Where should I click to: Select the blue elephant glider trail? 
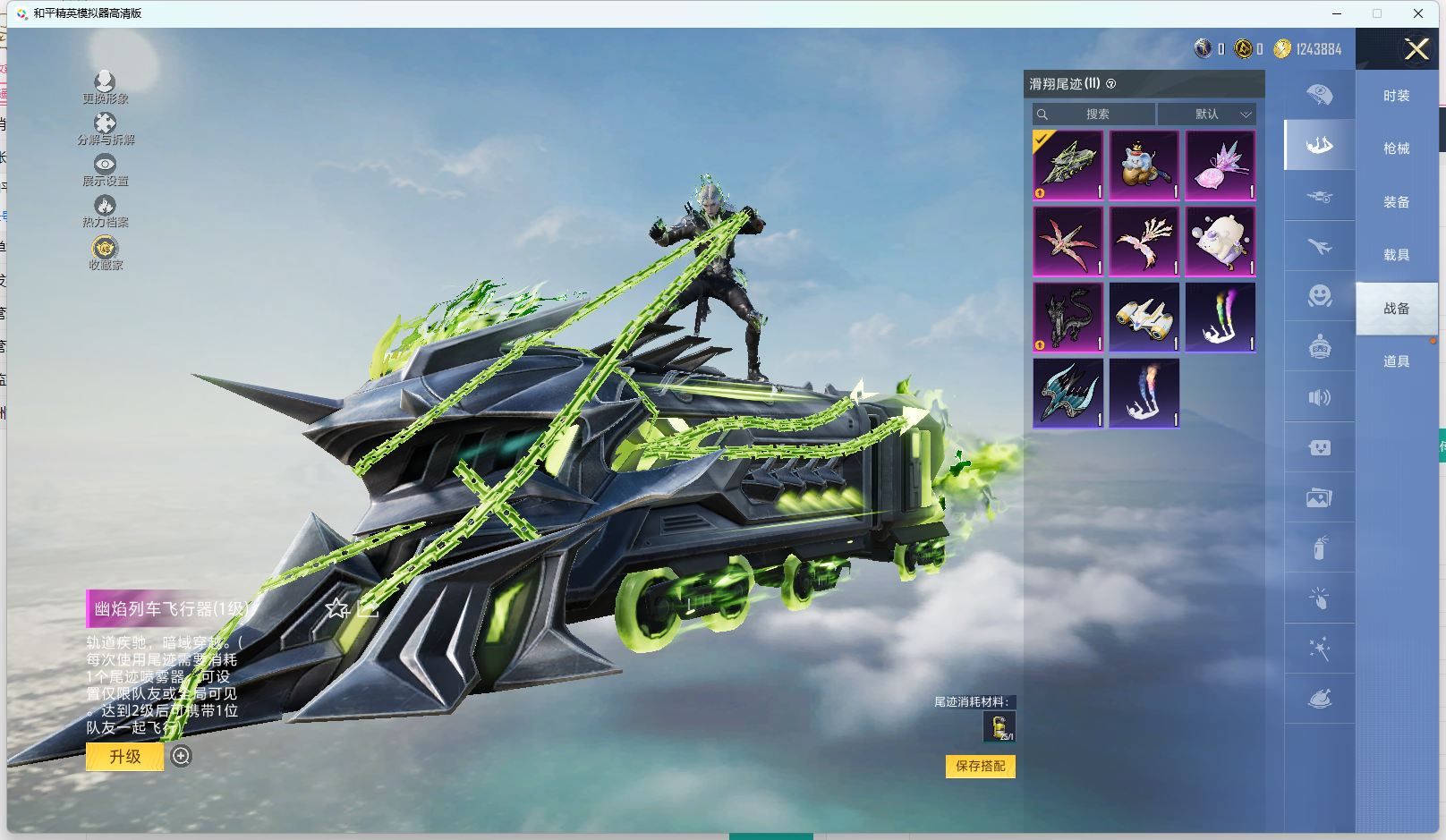1144,165
